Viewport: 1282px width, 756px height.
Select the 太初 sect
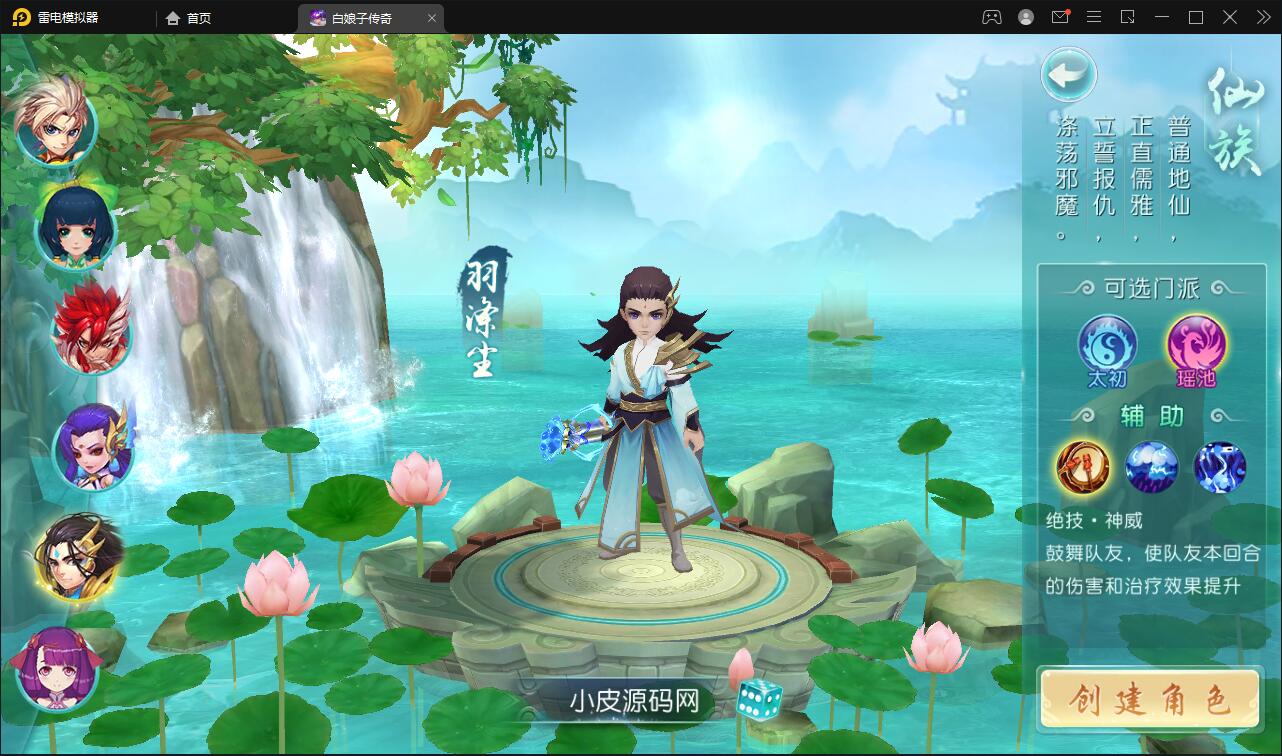tap(1107, 345)
